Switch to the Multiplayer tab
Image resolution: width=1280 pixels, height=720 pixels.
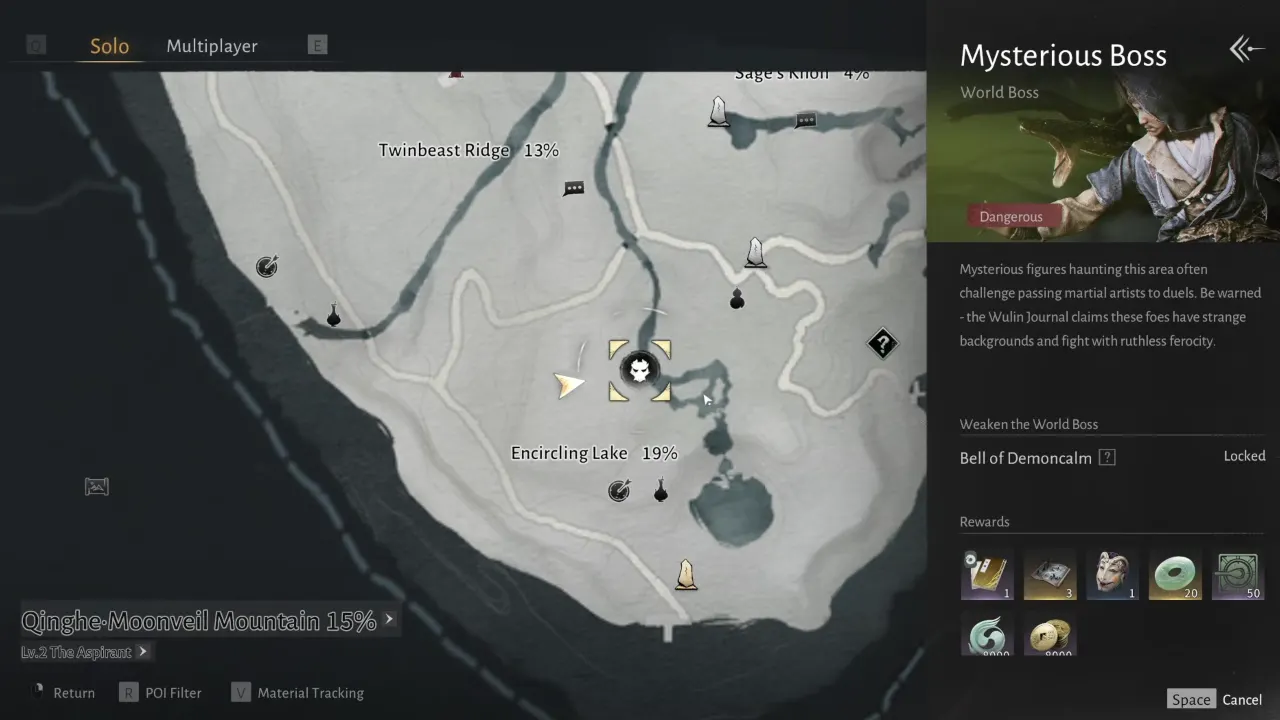point(211,46)
